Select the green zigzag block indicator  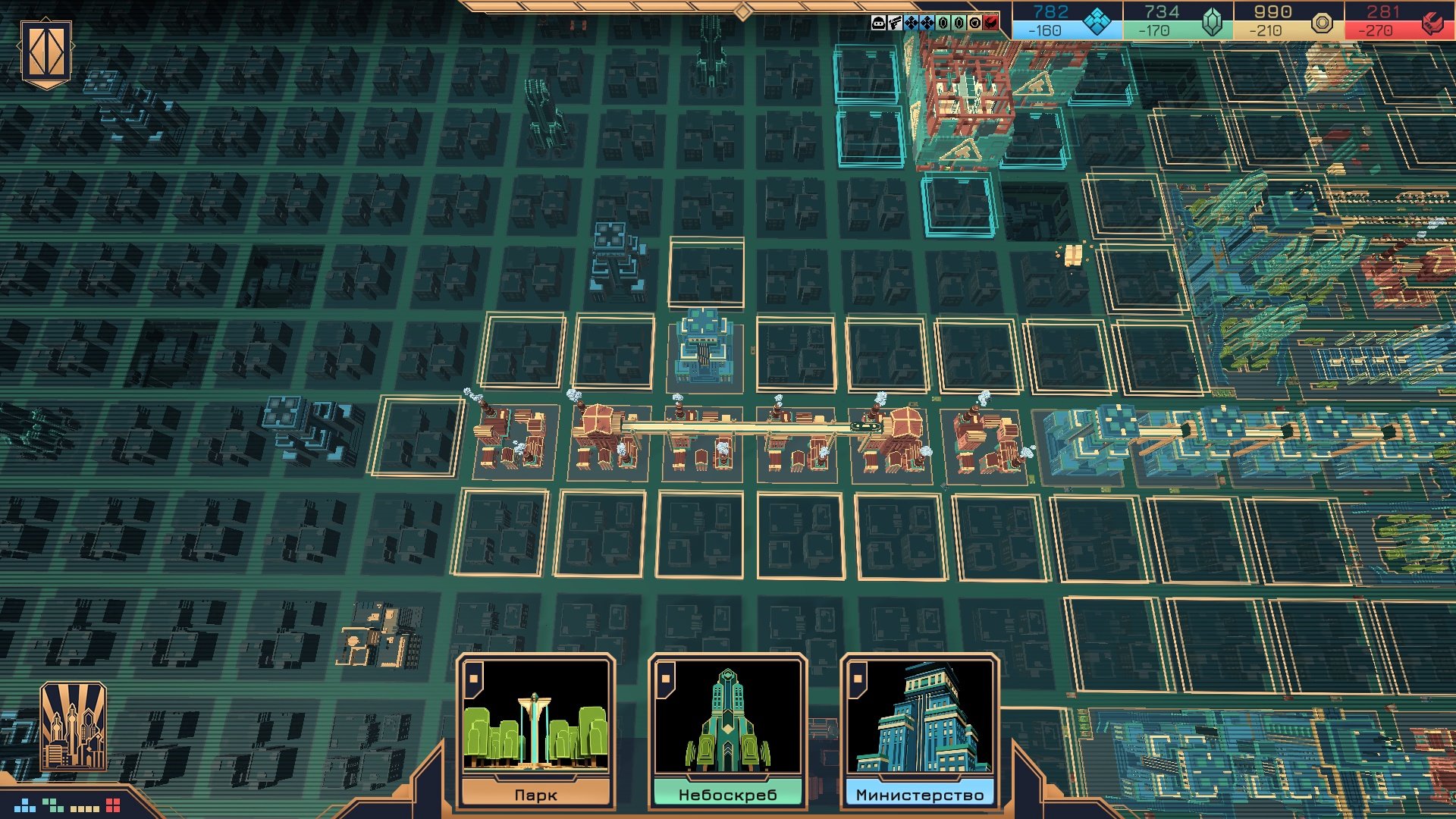click(52, 805)
